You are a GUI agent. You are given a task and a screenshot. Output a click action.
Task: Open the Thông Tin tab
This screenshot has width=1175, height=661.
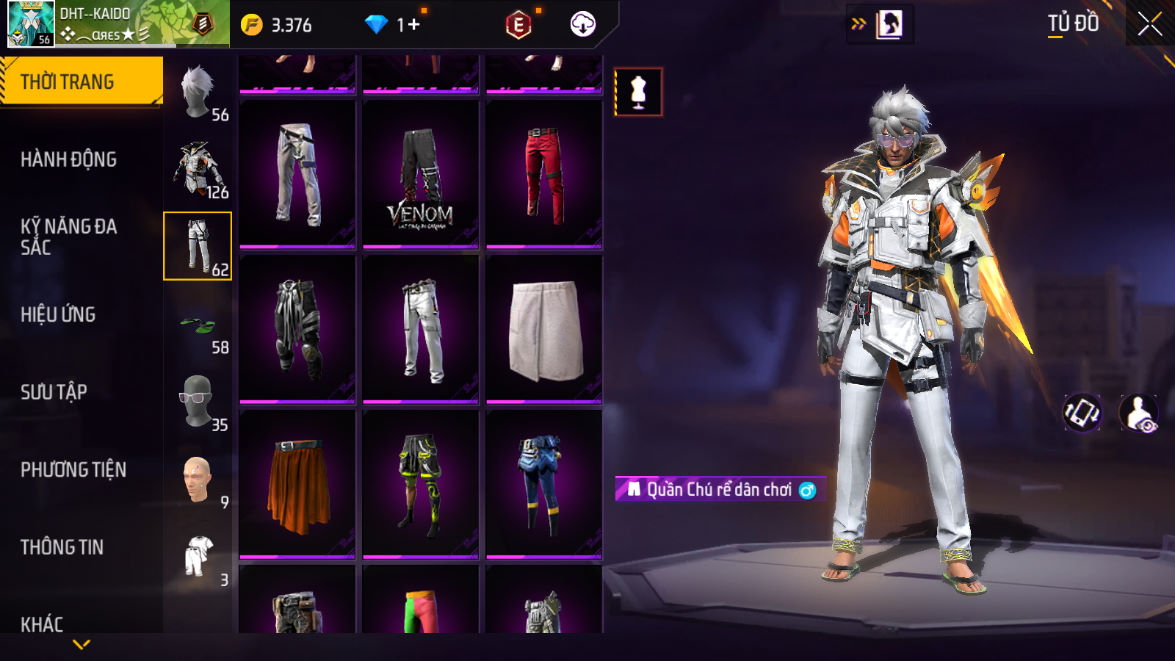[62, 547]
